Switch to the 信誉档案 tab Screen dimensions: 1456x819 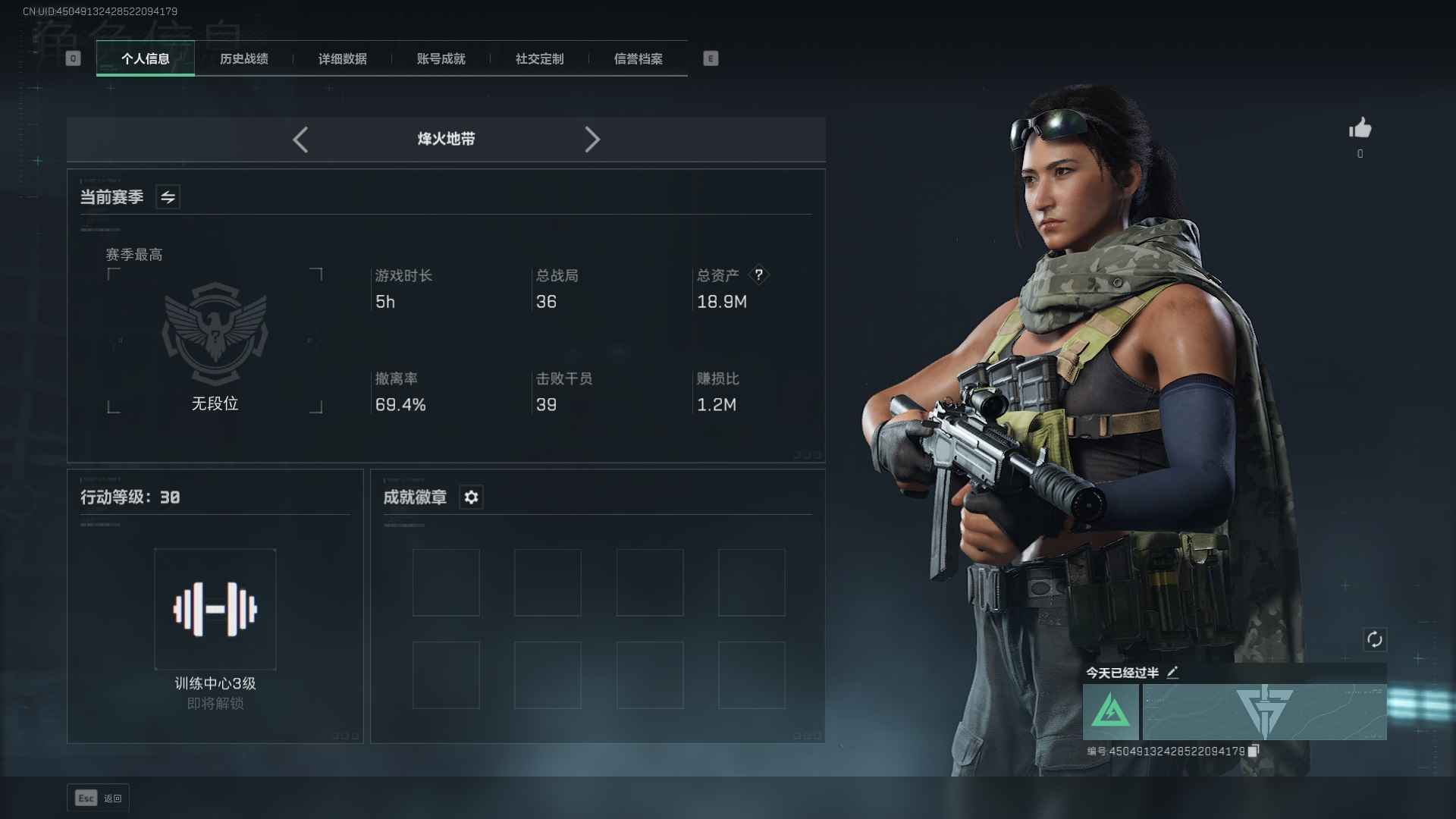[639, 58]
